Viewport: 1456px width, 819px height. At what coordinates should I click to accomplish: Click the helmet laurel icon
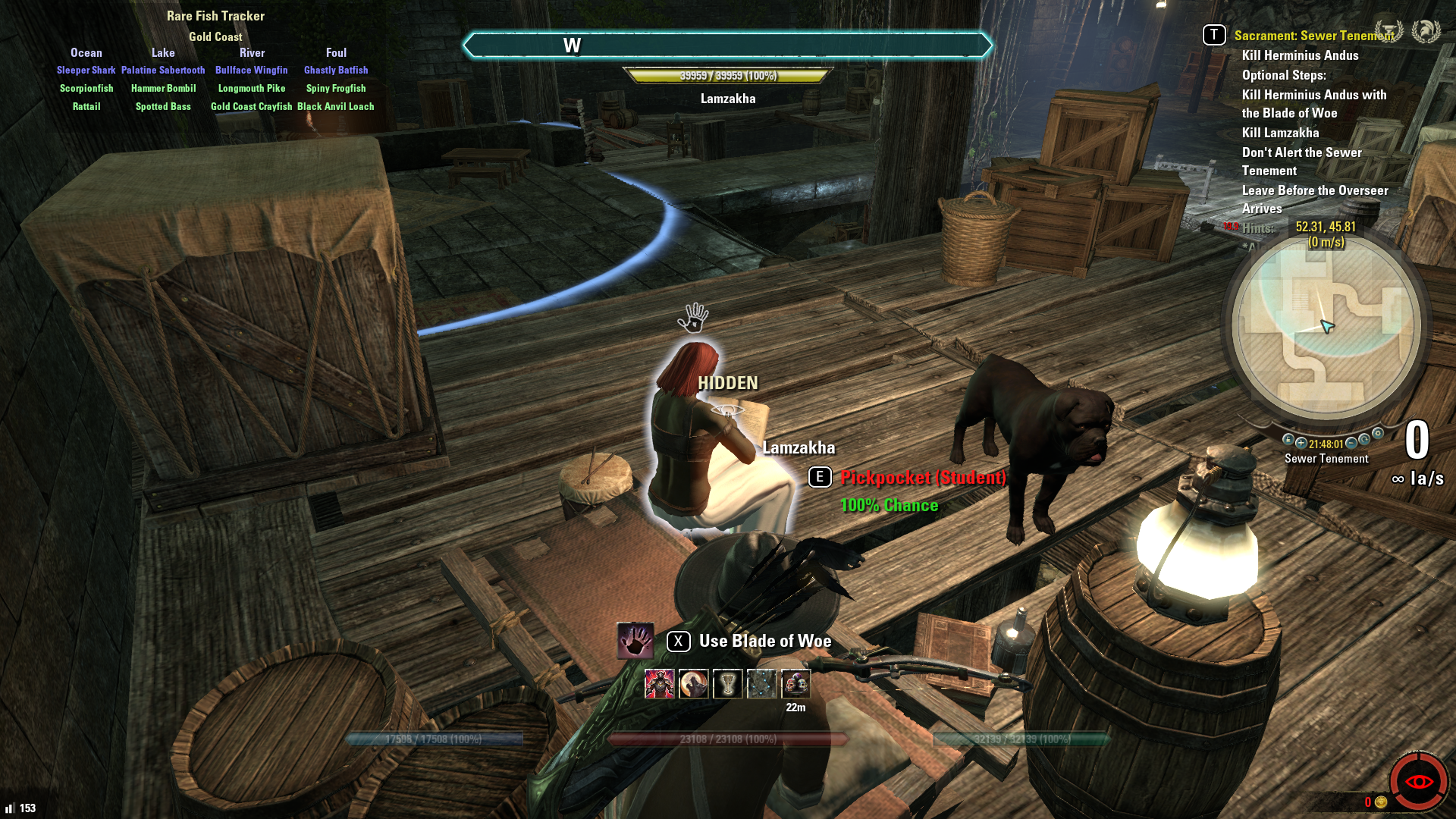[x=1426, y=31]
